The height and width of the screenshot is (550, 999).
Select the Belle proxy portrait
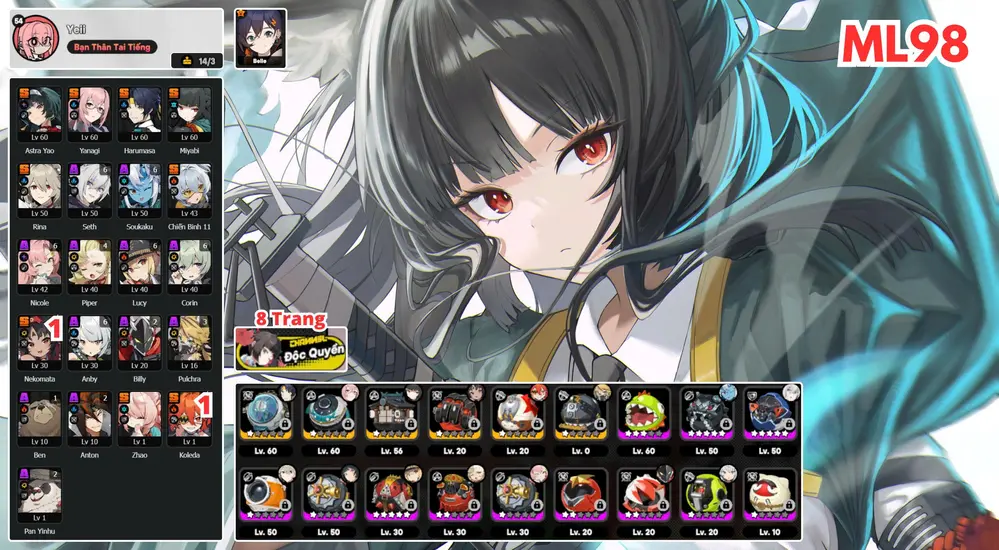tap(261, 38)
